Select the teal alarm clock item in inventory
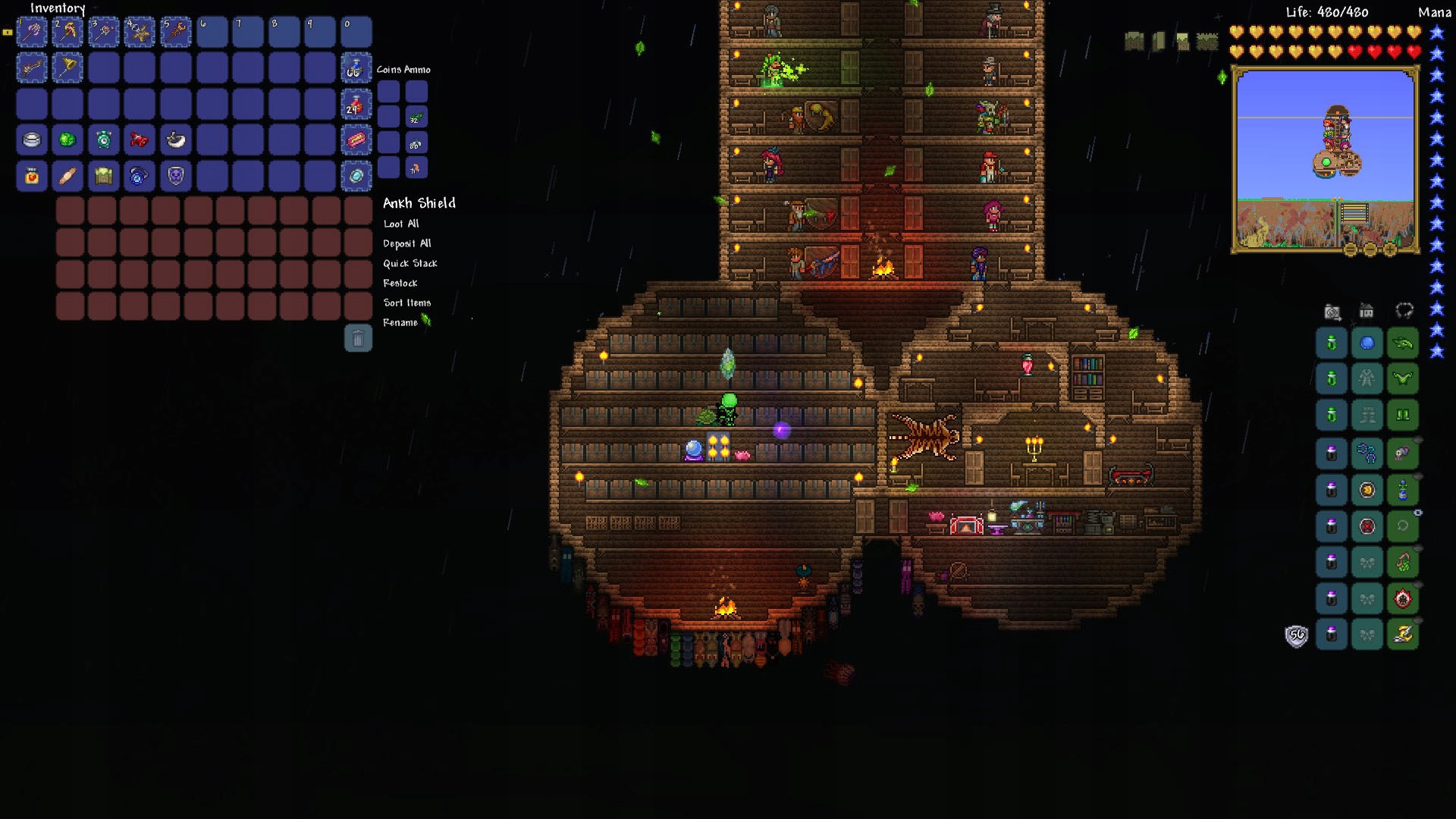Screen dimensions: 1456x819 click(104, 140)
